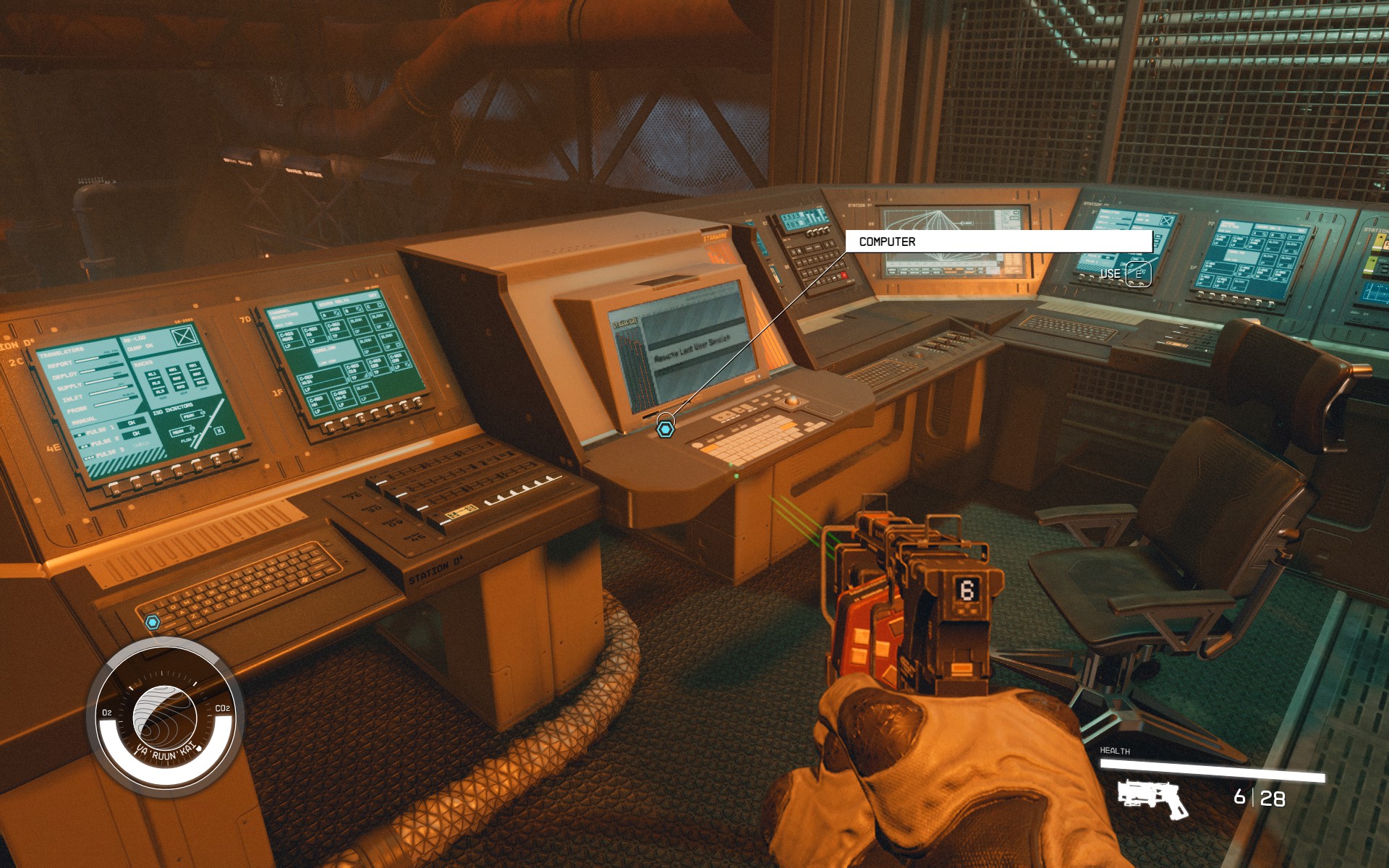1389x868 pixels.
Task: Expand the RACKS section on the left screen
Action: (x=143, y=363)
